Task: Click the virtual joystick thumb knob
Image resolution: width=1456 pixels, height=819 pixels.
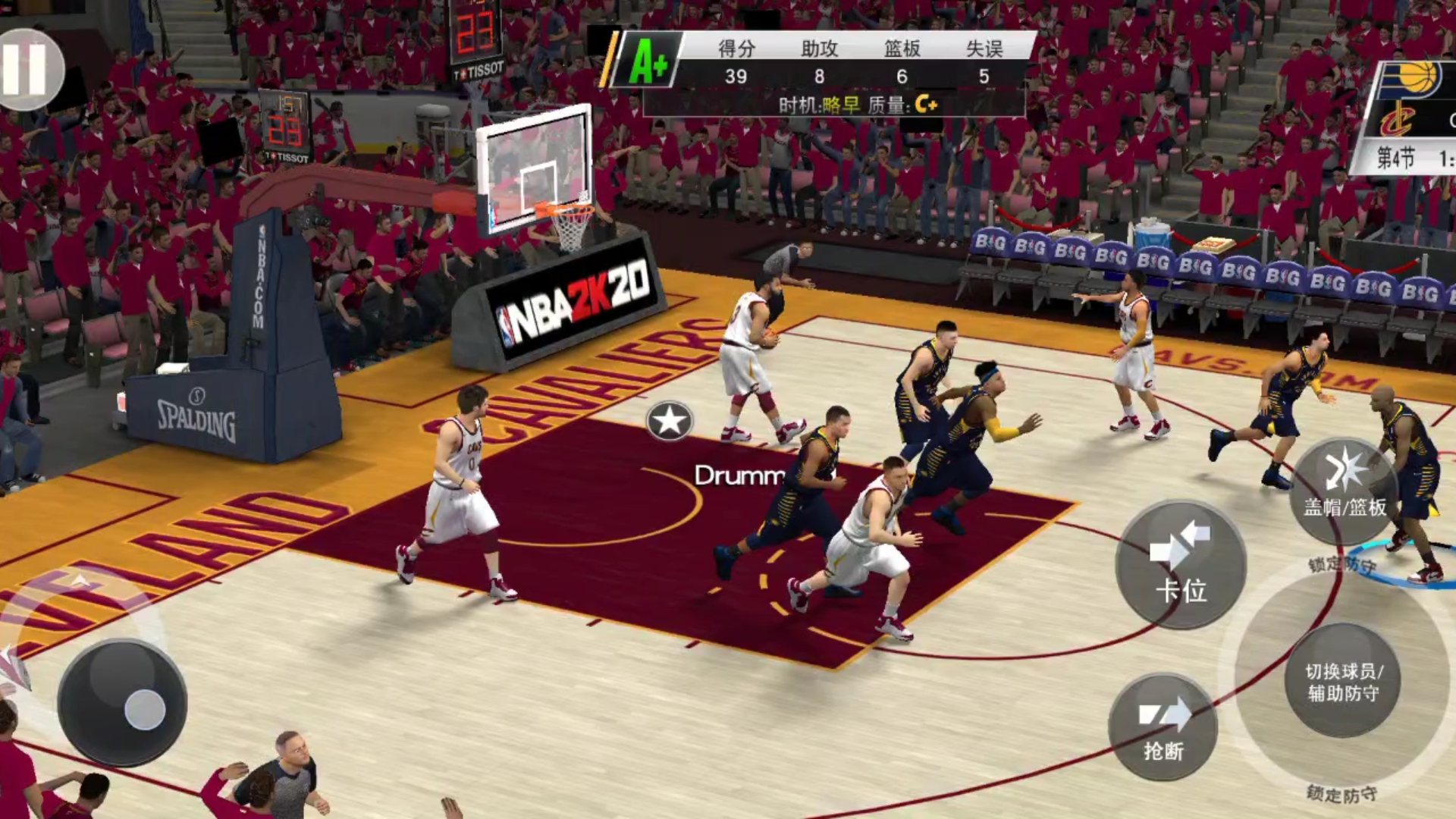Action: (x=144, y=710)
